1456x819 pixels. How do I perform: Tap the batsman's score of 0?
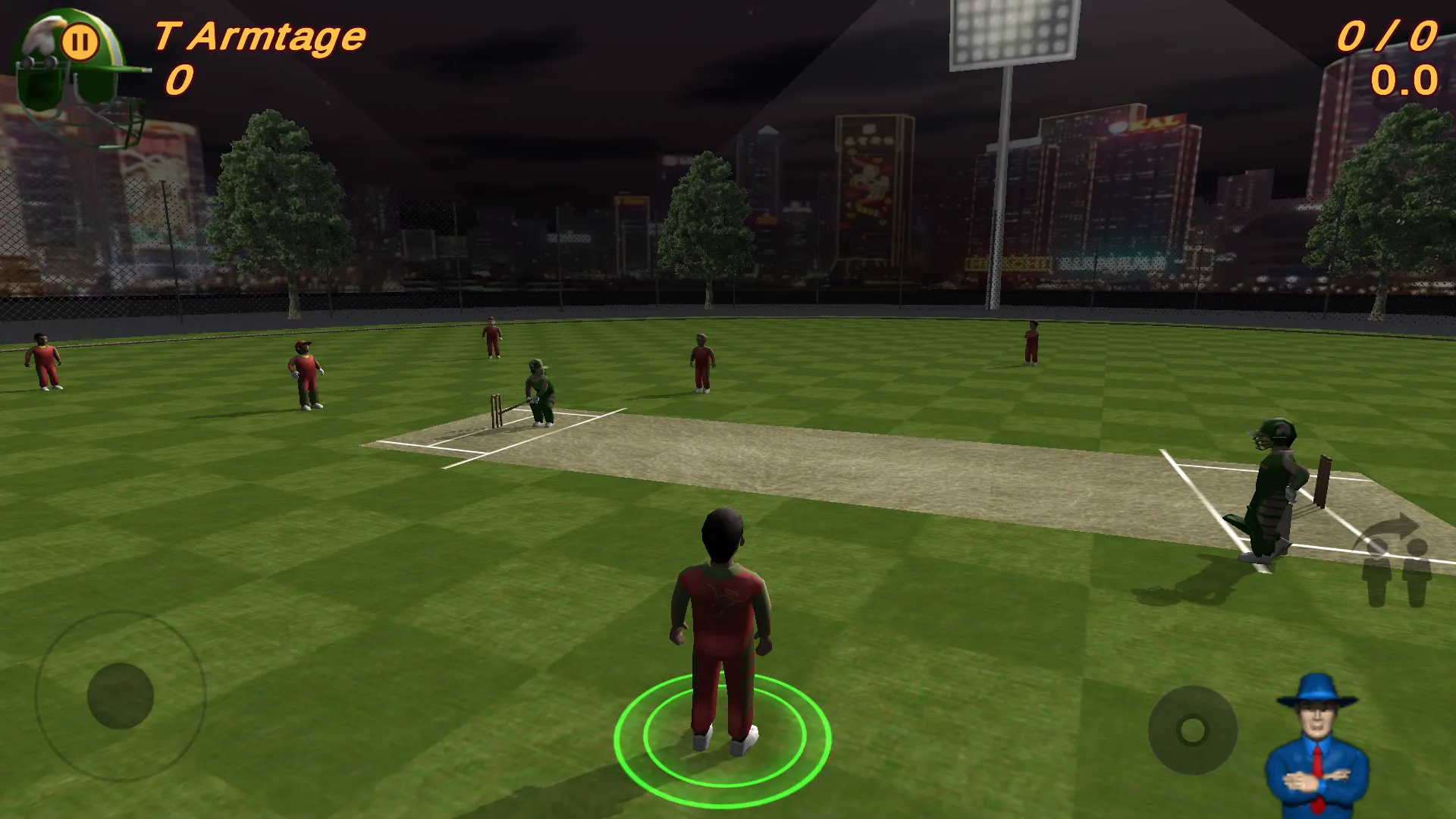[180, 77]
